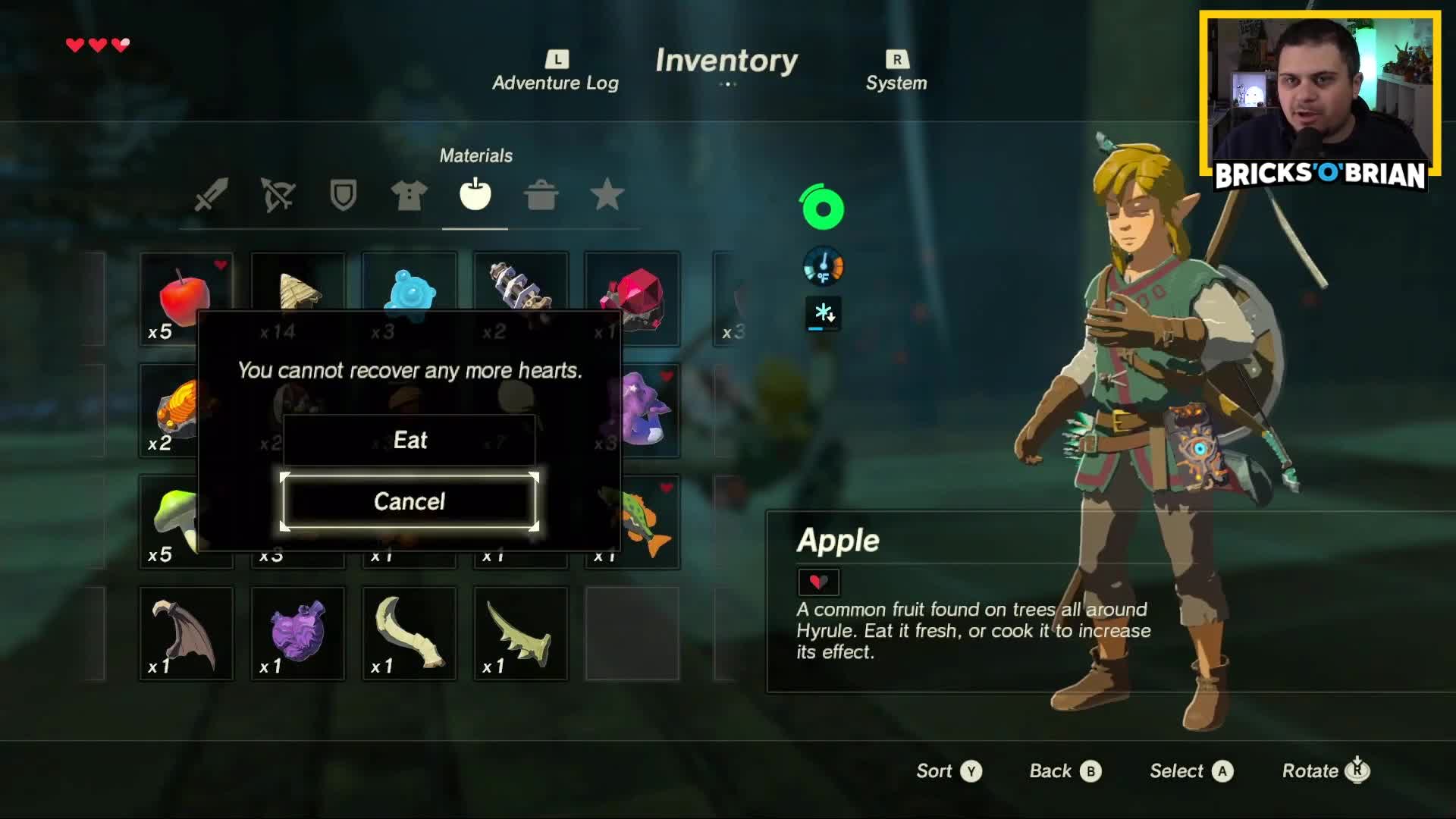The width and height of the screenshot is (1456, 819).
Task: Choose Eat from the dialog
Action: pyautogui.click(x=409, y=440)
